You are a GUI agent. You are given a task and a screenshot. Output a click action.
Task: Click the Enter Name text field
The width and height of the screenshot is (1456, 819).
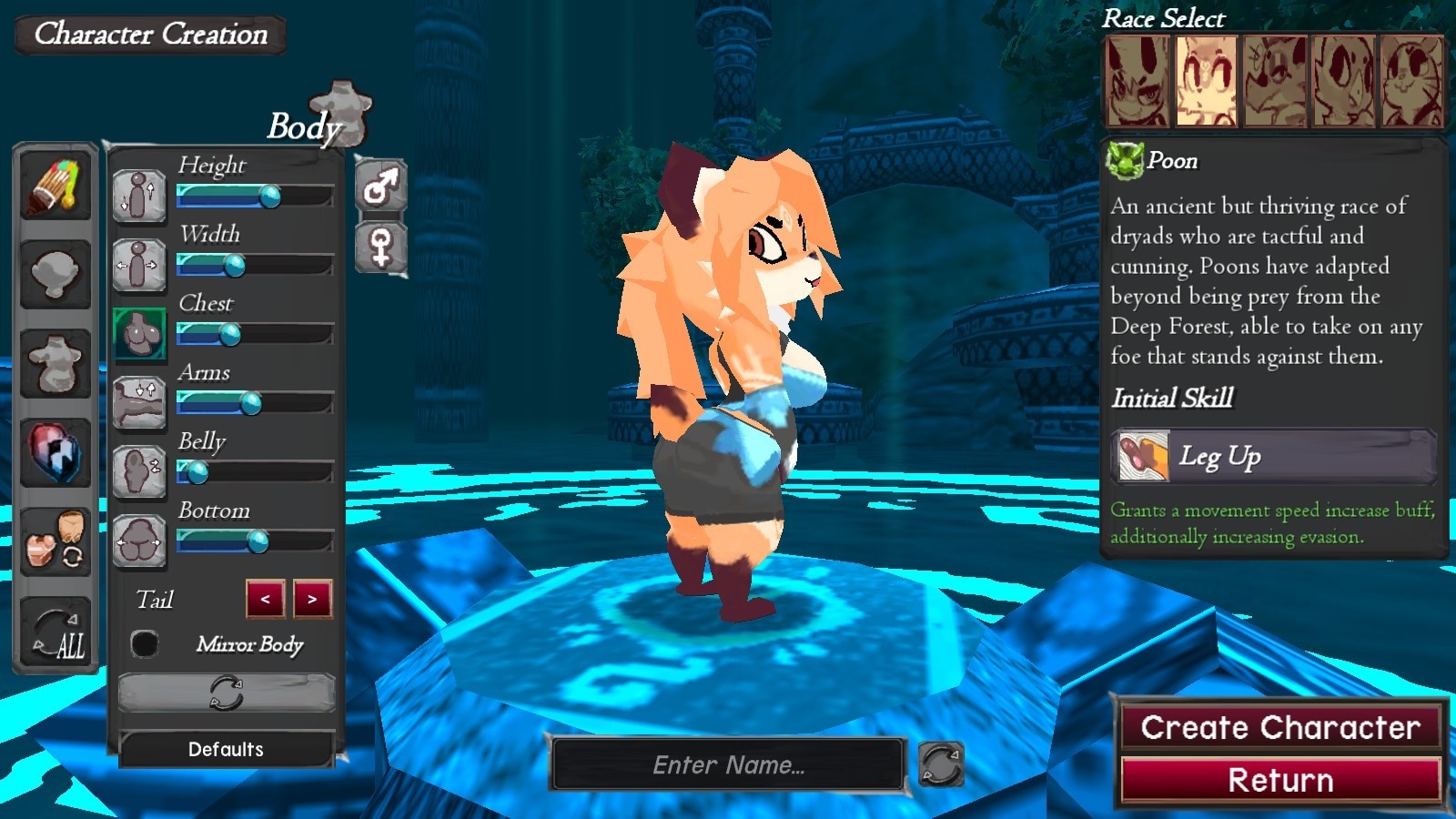(728, 764)
